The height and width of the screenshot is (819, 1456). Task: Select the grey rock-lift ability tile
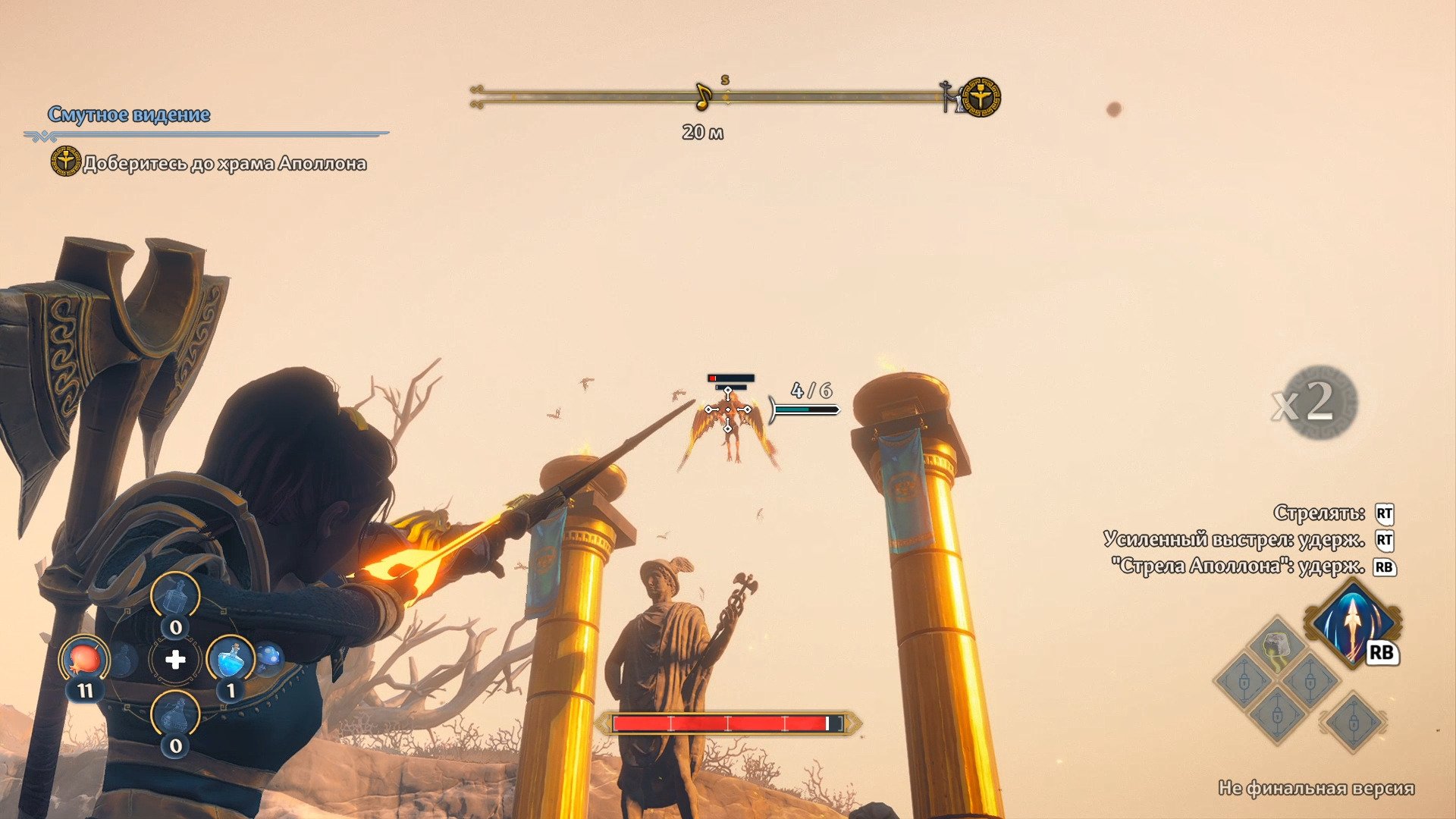coord(1277,643)
